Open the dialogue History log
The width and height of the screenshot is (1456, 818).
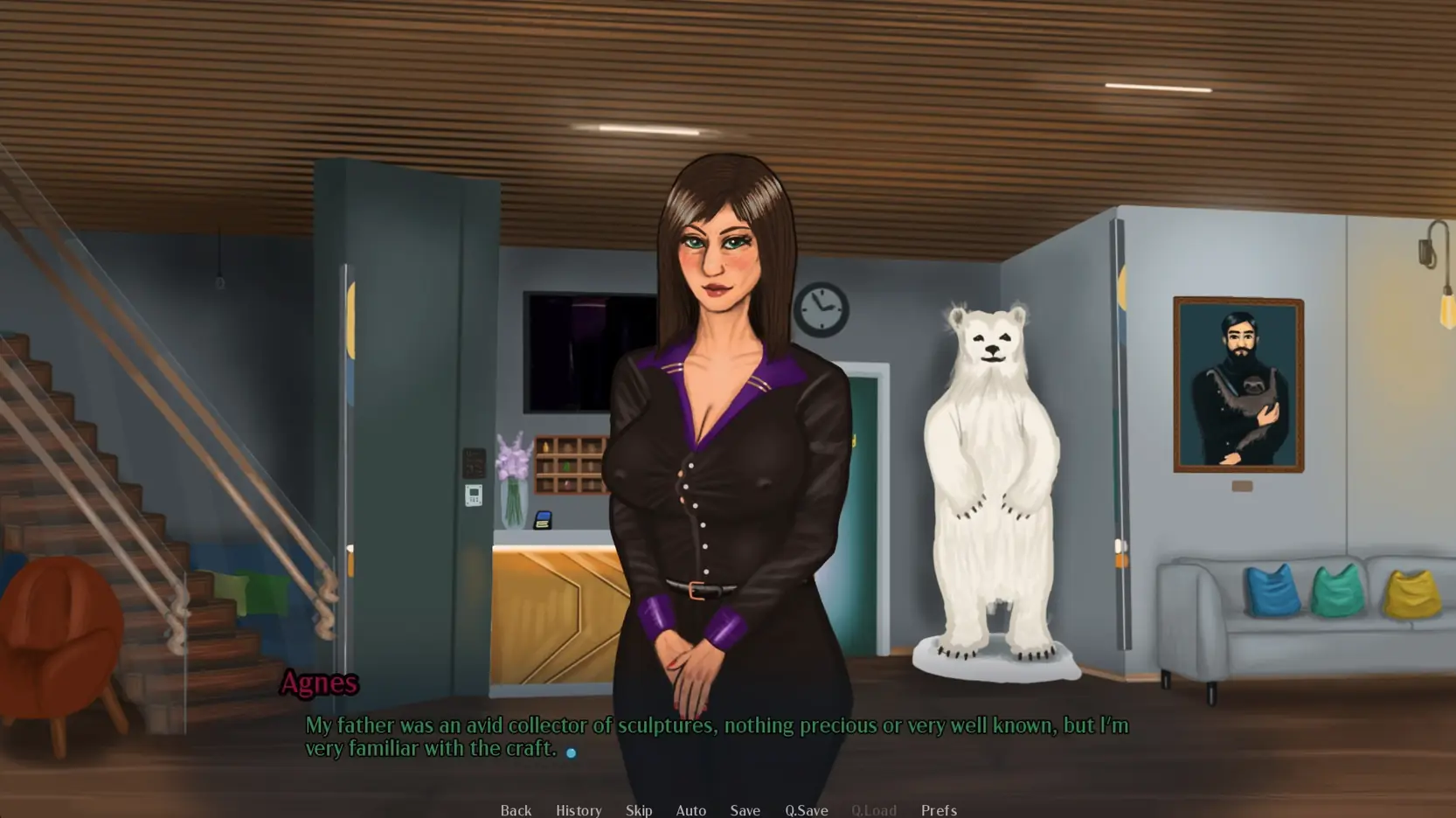click(579, 810)
